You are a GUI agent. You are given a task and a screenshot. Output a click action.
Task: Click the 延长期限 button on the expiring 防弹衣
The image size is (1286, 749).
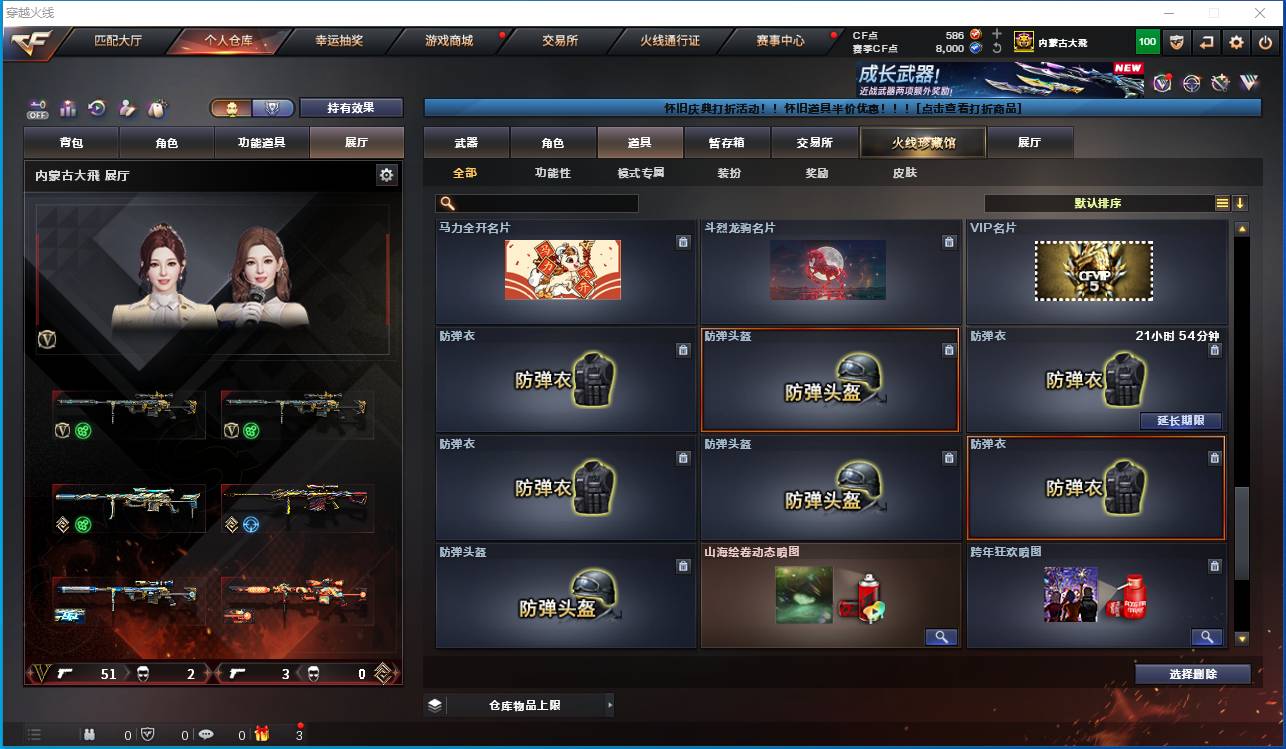point(1180,421)
